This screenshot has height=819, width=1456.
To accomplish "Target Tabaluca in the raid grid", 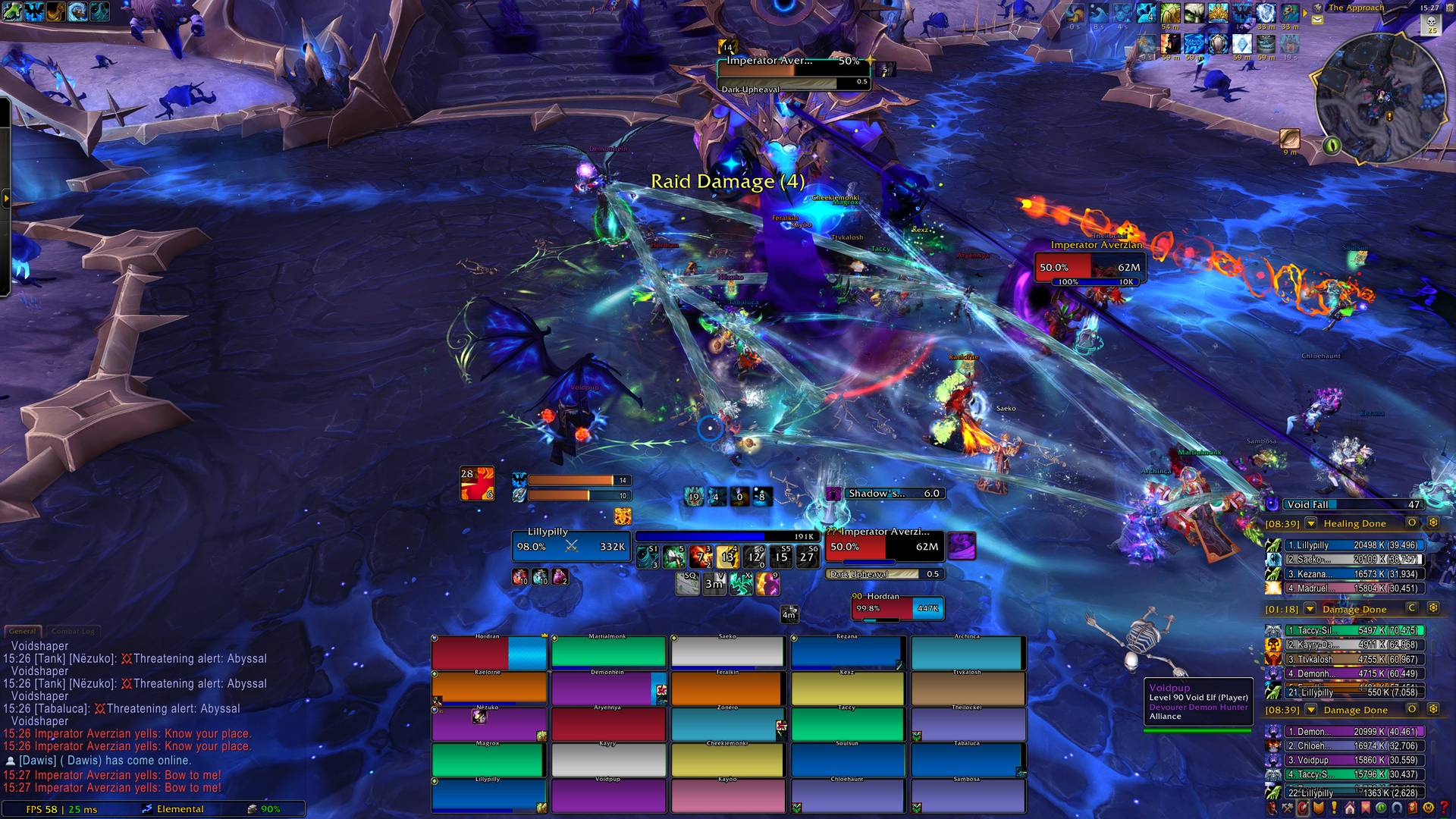I will (966, 761).
